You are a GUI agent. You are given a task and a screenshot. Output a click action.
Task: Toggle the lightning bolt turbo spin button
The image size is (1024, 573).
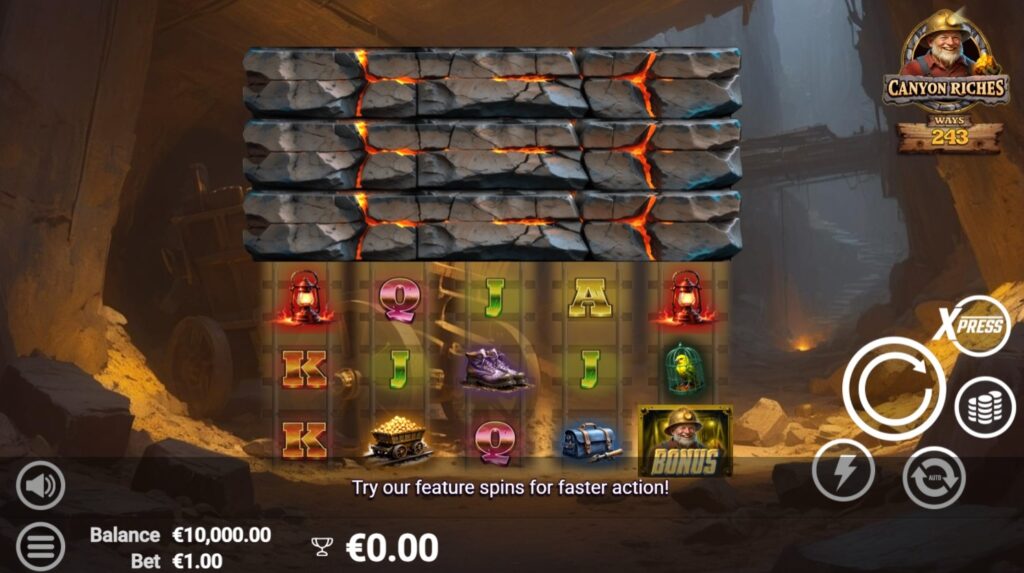pos(843,471)
